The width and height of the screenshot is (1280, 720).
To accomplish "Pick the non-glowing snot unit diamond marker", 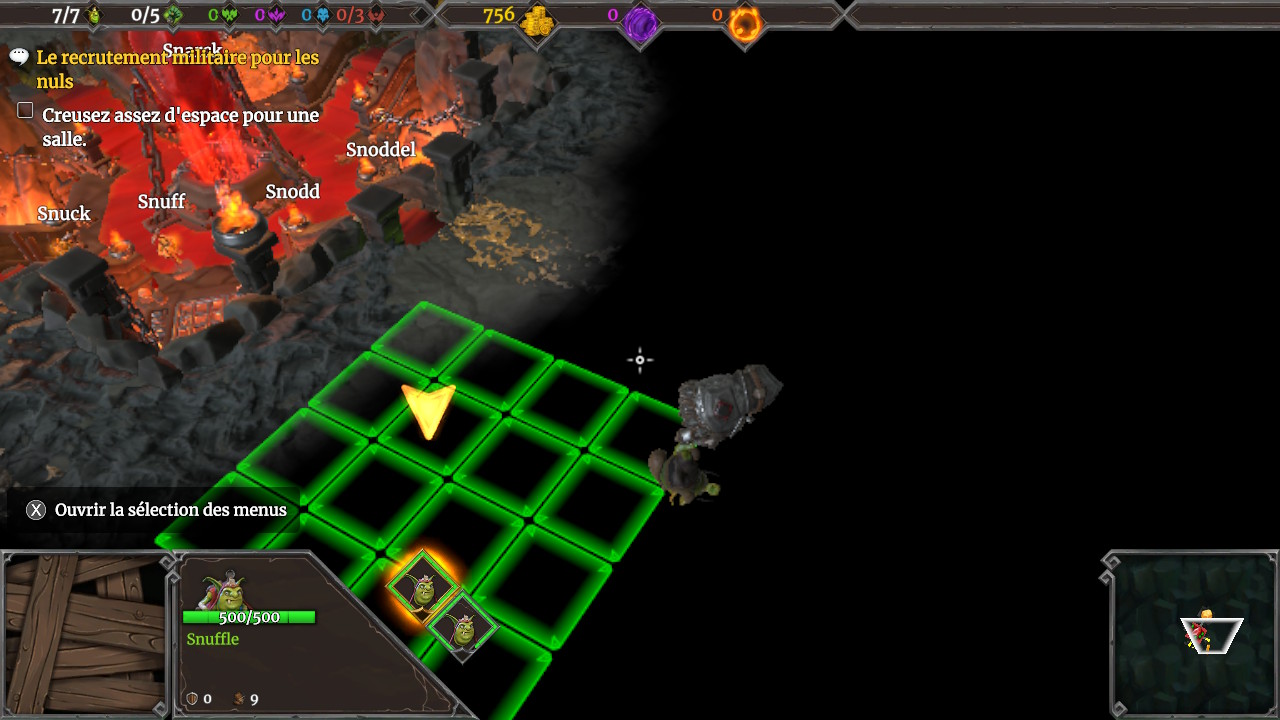I will 463,629.
